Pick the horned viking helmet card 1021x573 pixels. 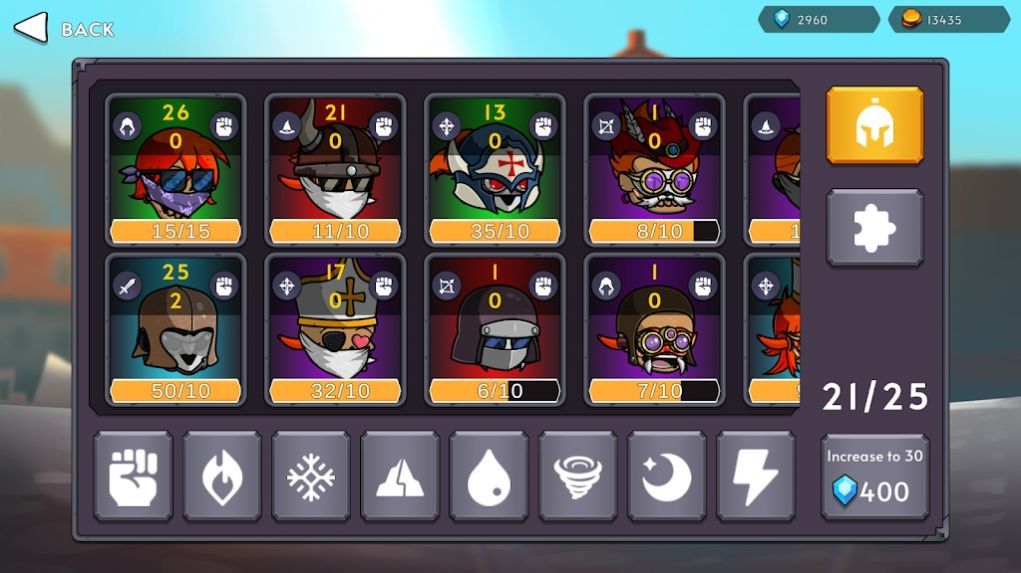tap(335, 170)
